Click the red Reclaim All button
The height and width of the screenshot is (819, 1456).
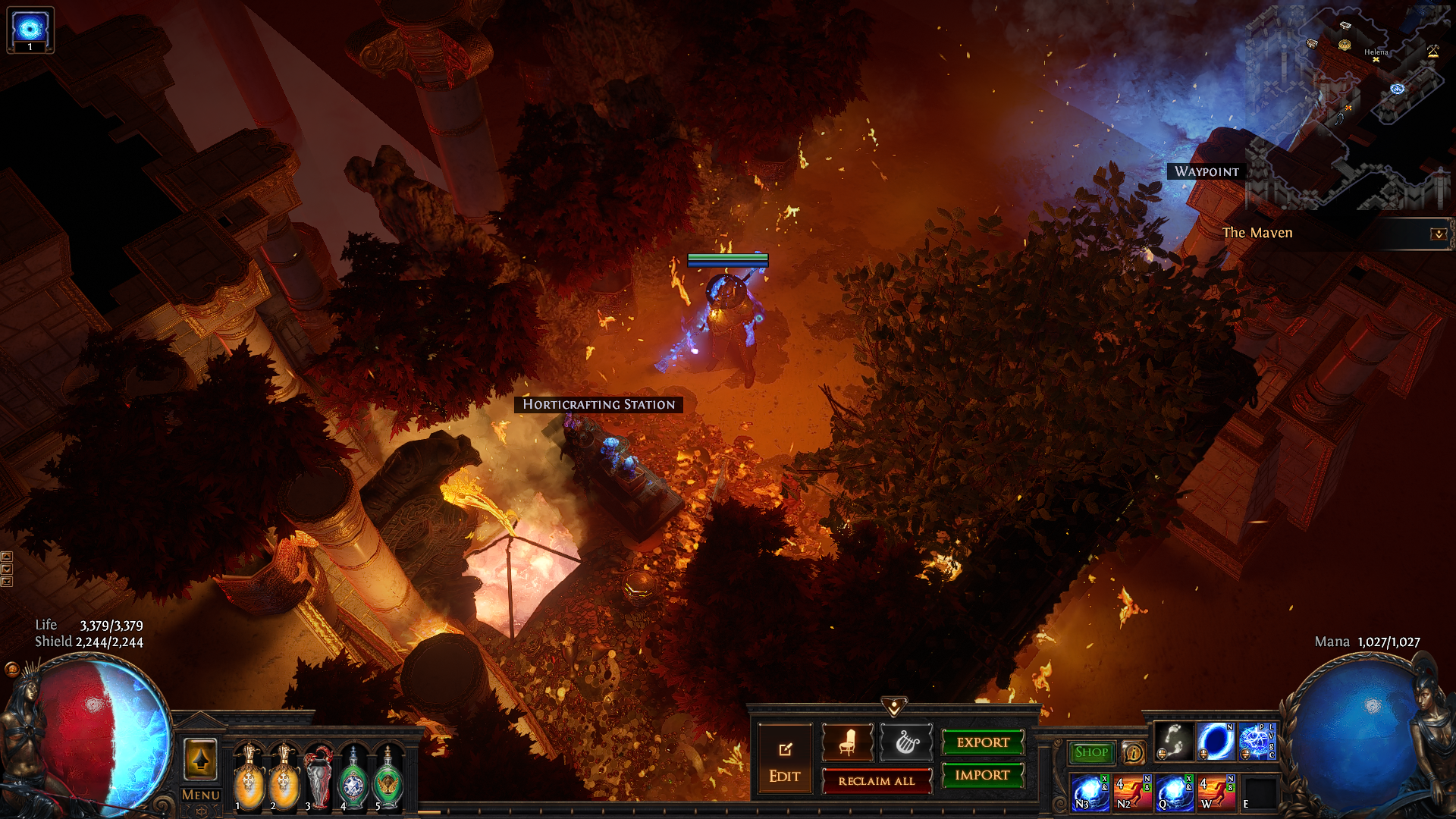[x=877, y=781]
